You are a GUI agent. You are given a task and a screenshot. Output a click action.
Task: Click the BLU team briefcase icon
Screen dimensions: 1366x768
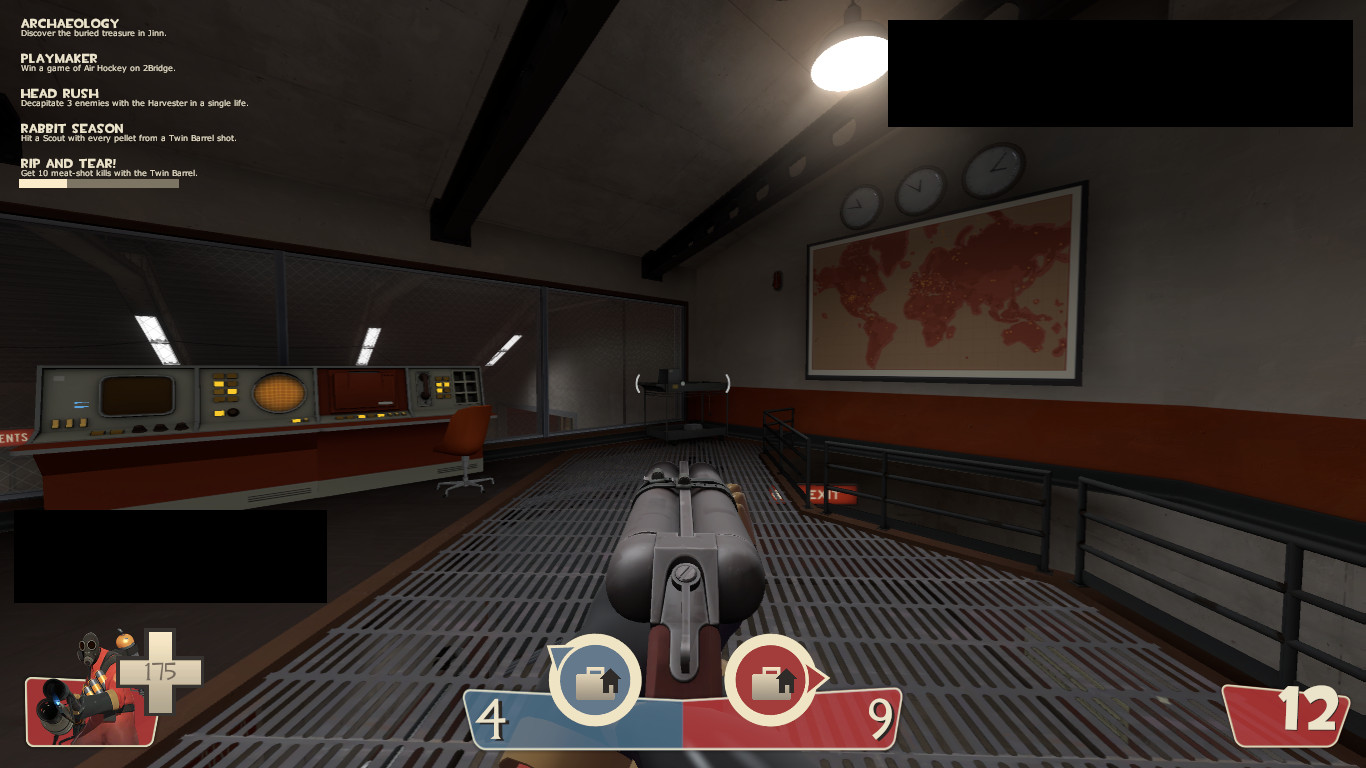(x=596, y=680)
